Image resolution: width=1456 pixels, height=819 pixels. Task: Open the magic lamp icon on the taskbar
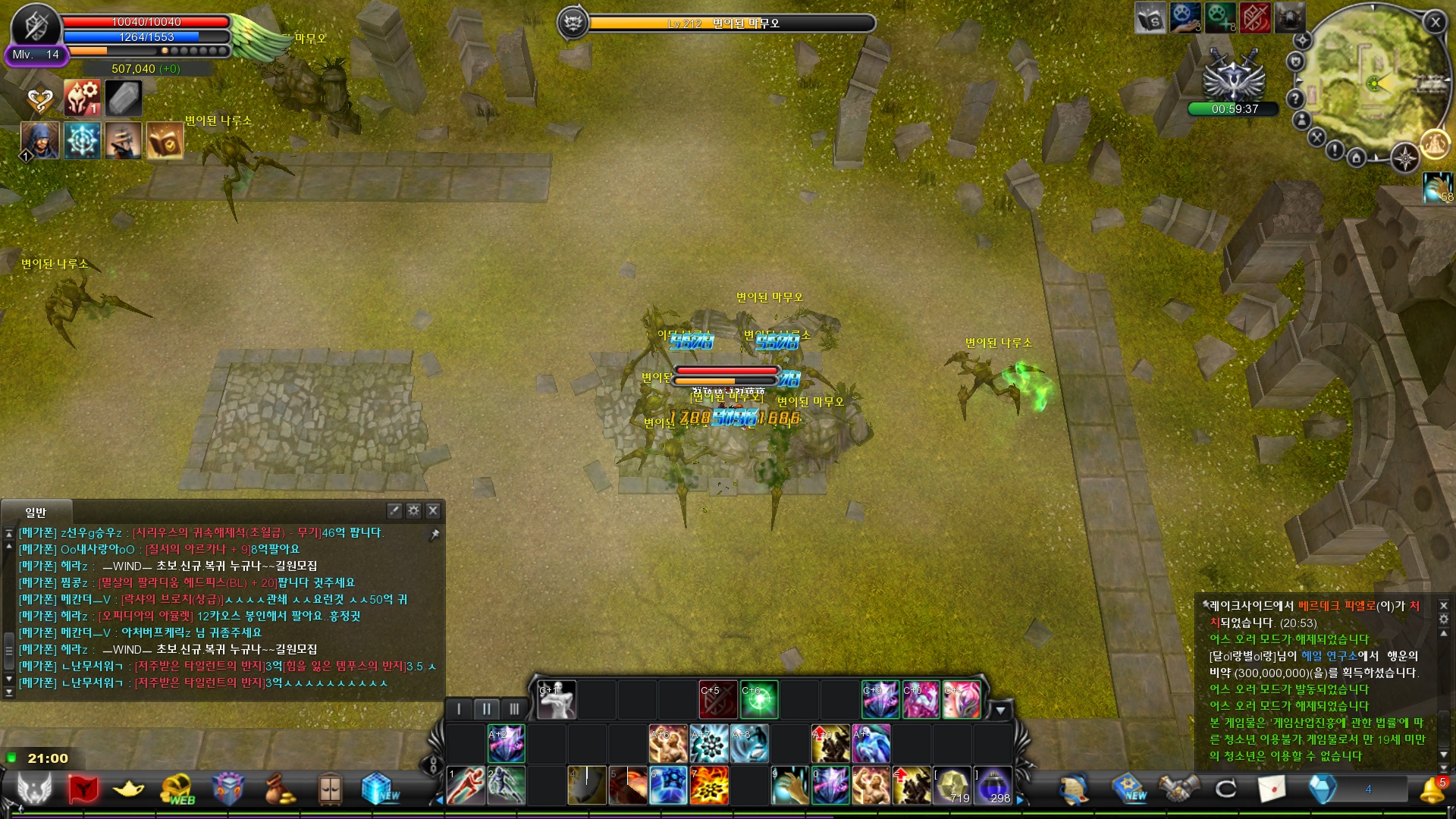(x=128, y=788)
